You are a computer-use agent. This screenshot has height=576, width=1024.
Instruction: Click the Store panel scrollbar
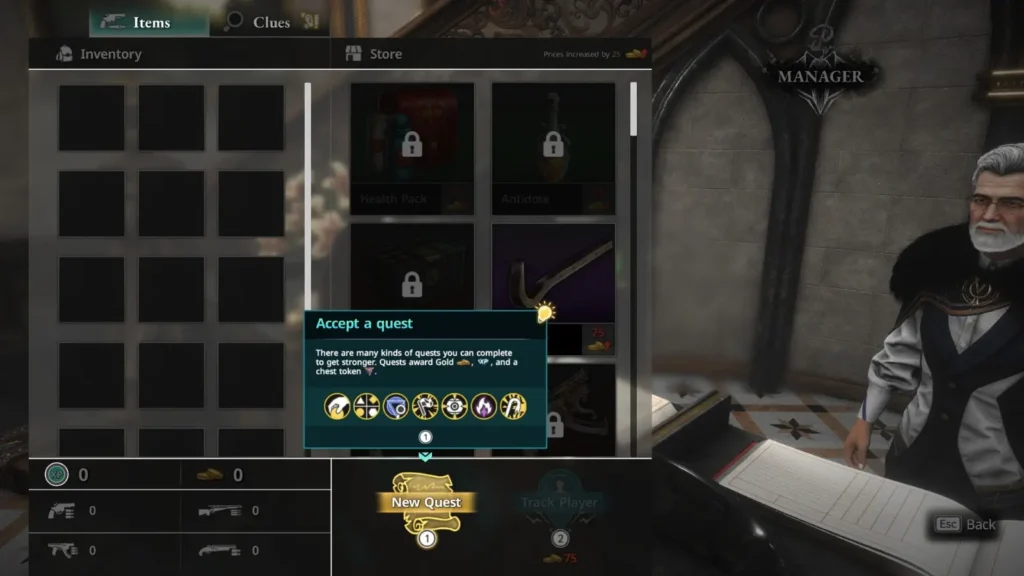tap(633, 109)
